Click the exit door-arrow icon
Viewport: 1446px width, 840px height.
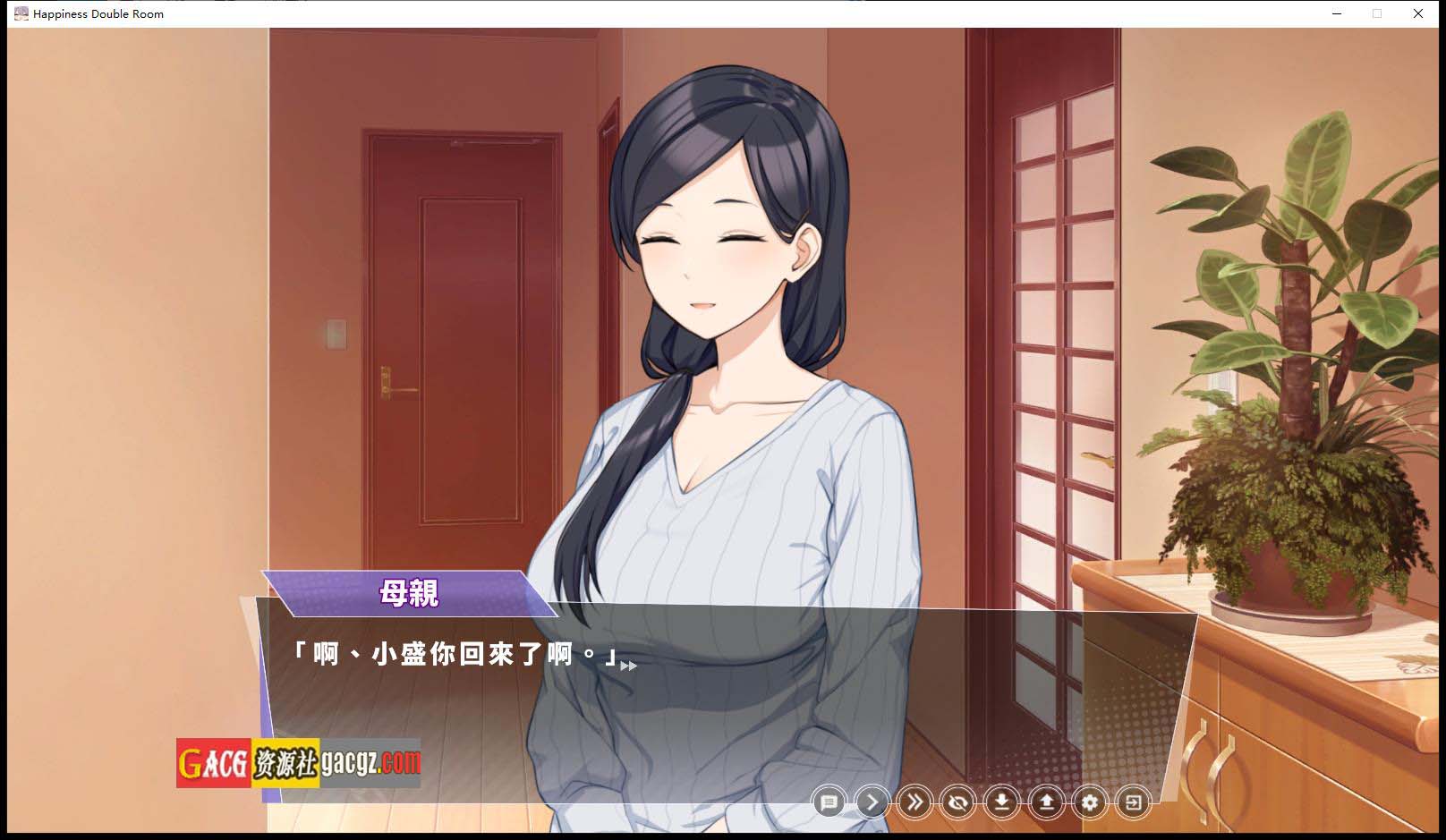pos(1133,802)
